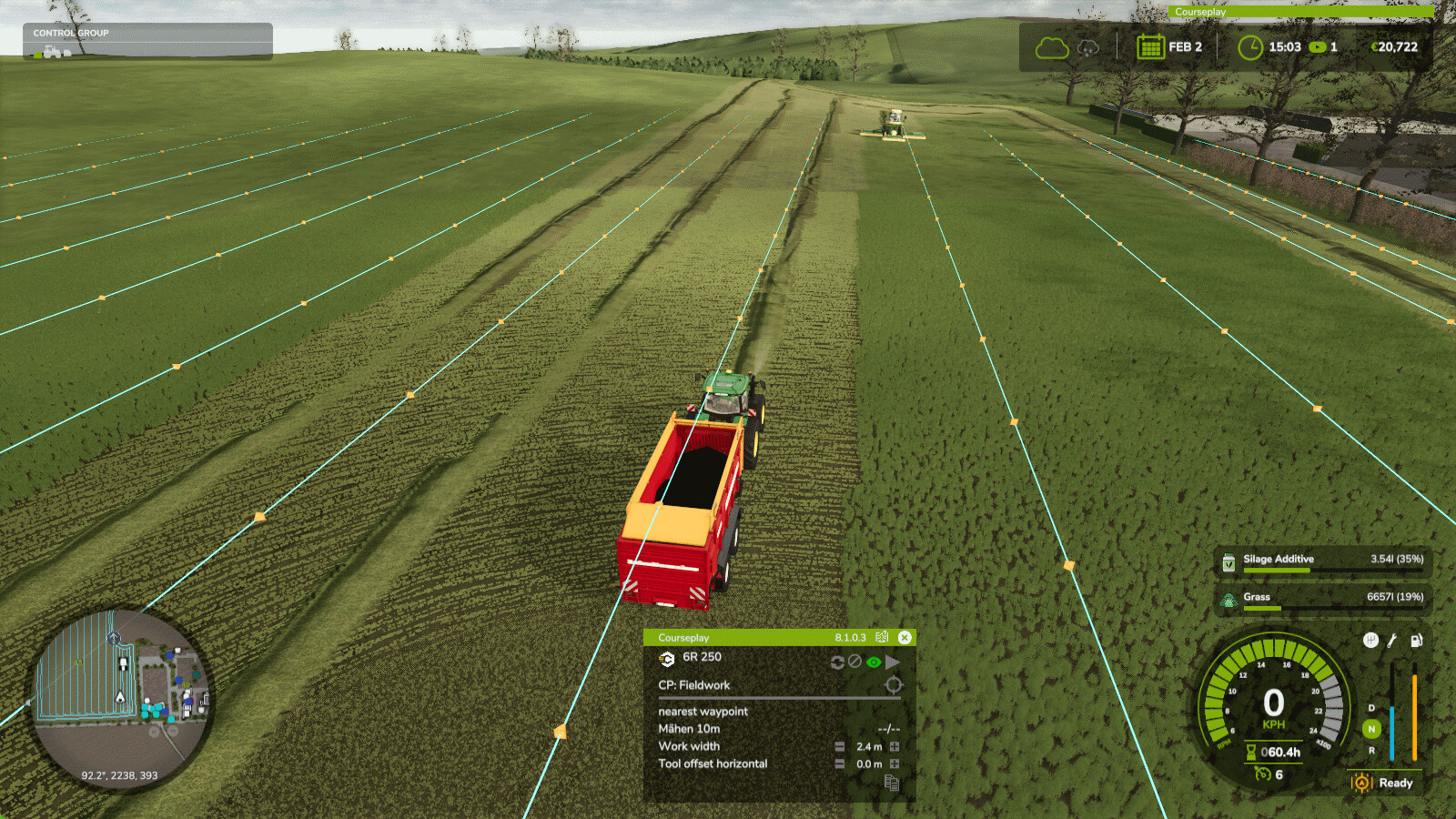Toggle the green eye course visibility icon

pos(873,662)
